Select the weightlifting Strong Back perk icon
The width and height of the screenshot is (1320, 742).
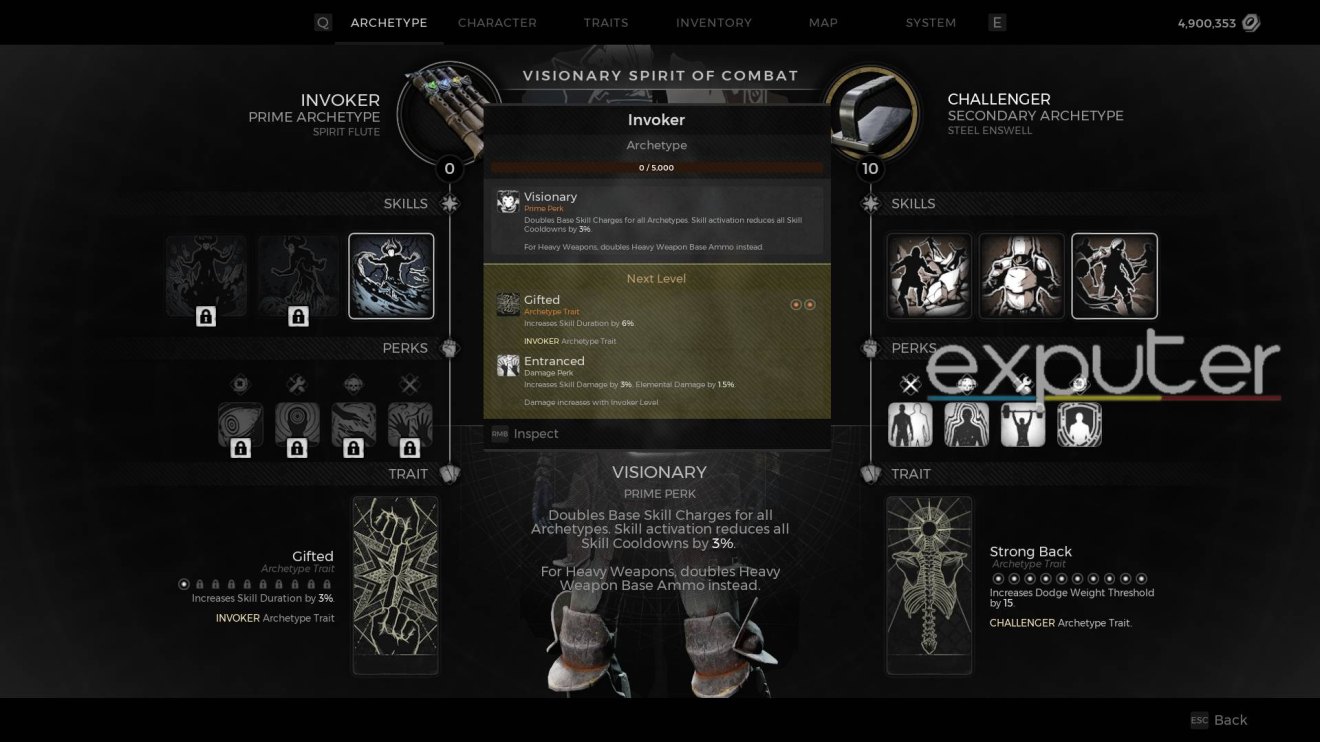click(x=1022, y=424)
